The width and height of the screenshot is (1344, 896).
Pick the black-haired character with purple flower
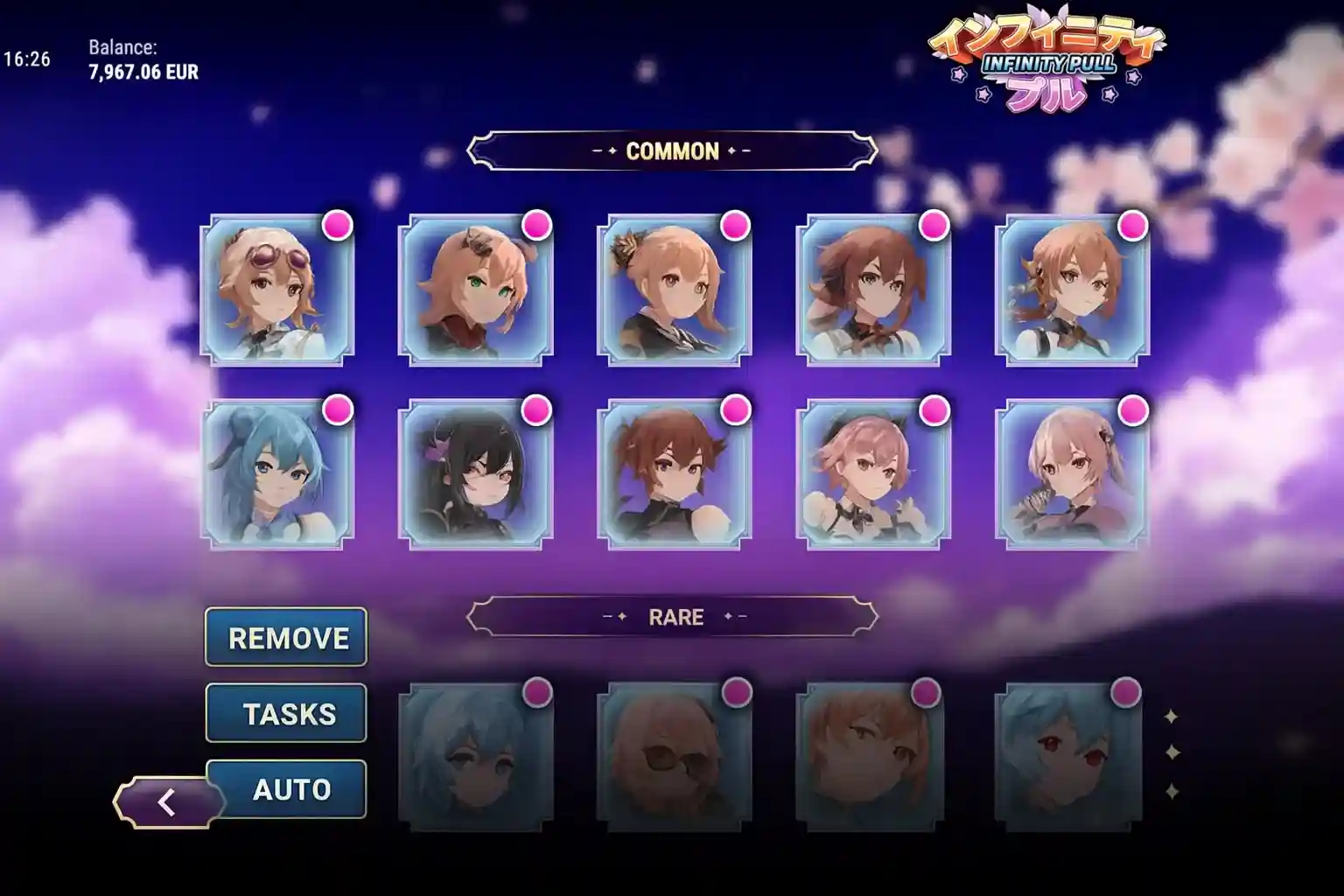(475, 475)
